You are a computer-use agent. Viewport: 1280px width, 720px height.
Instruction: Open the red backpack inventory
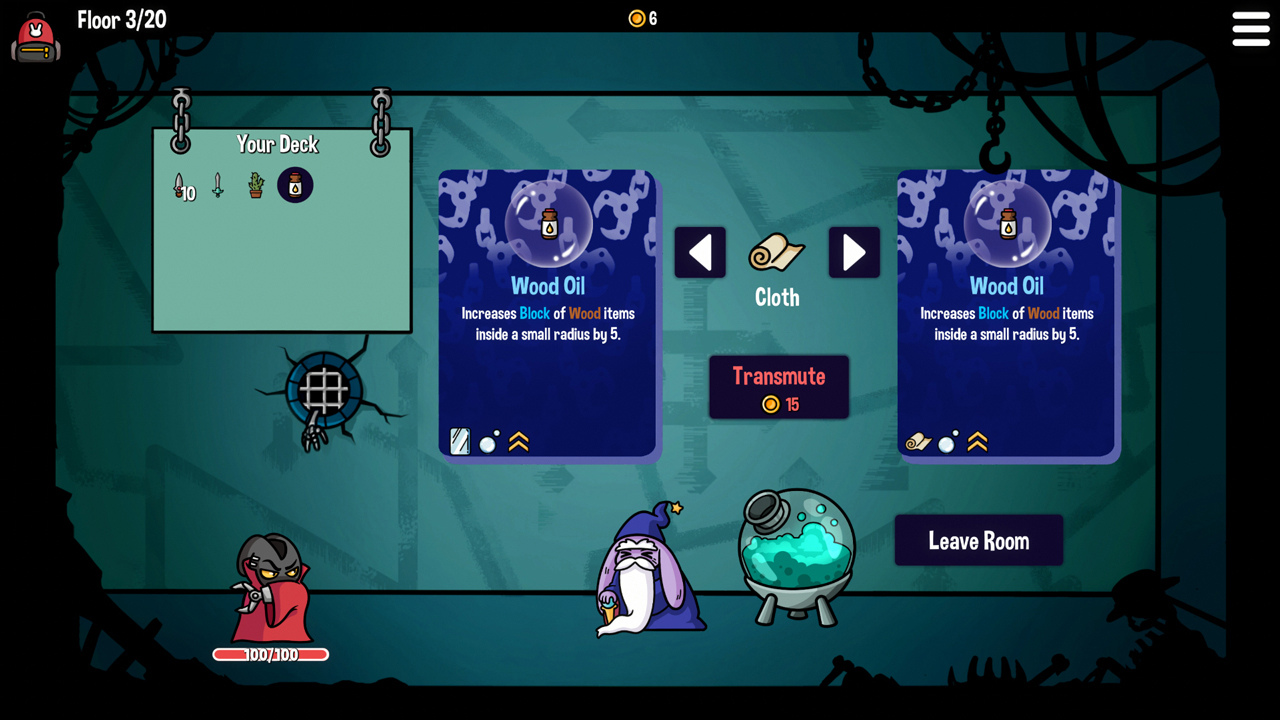click(x=35, y=38)
